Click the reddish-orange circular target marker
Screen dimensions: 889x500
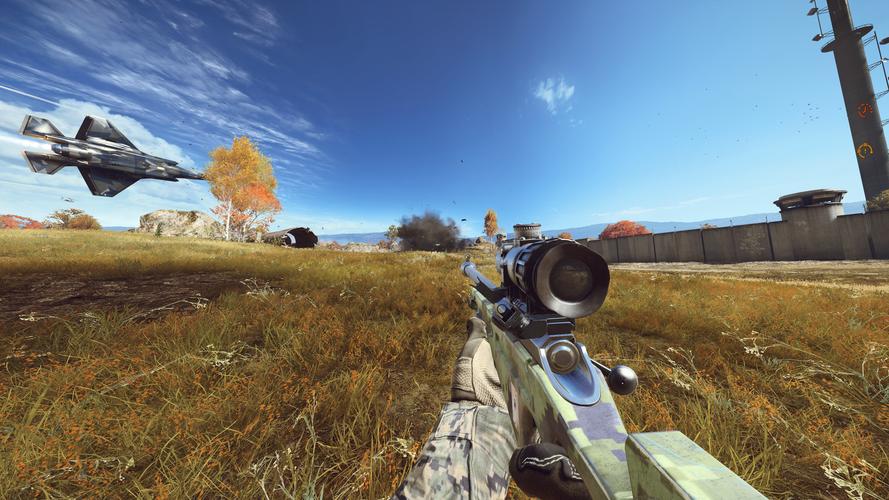tap(864, 110)
